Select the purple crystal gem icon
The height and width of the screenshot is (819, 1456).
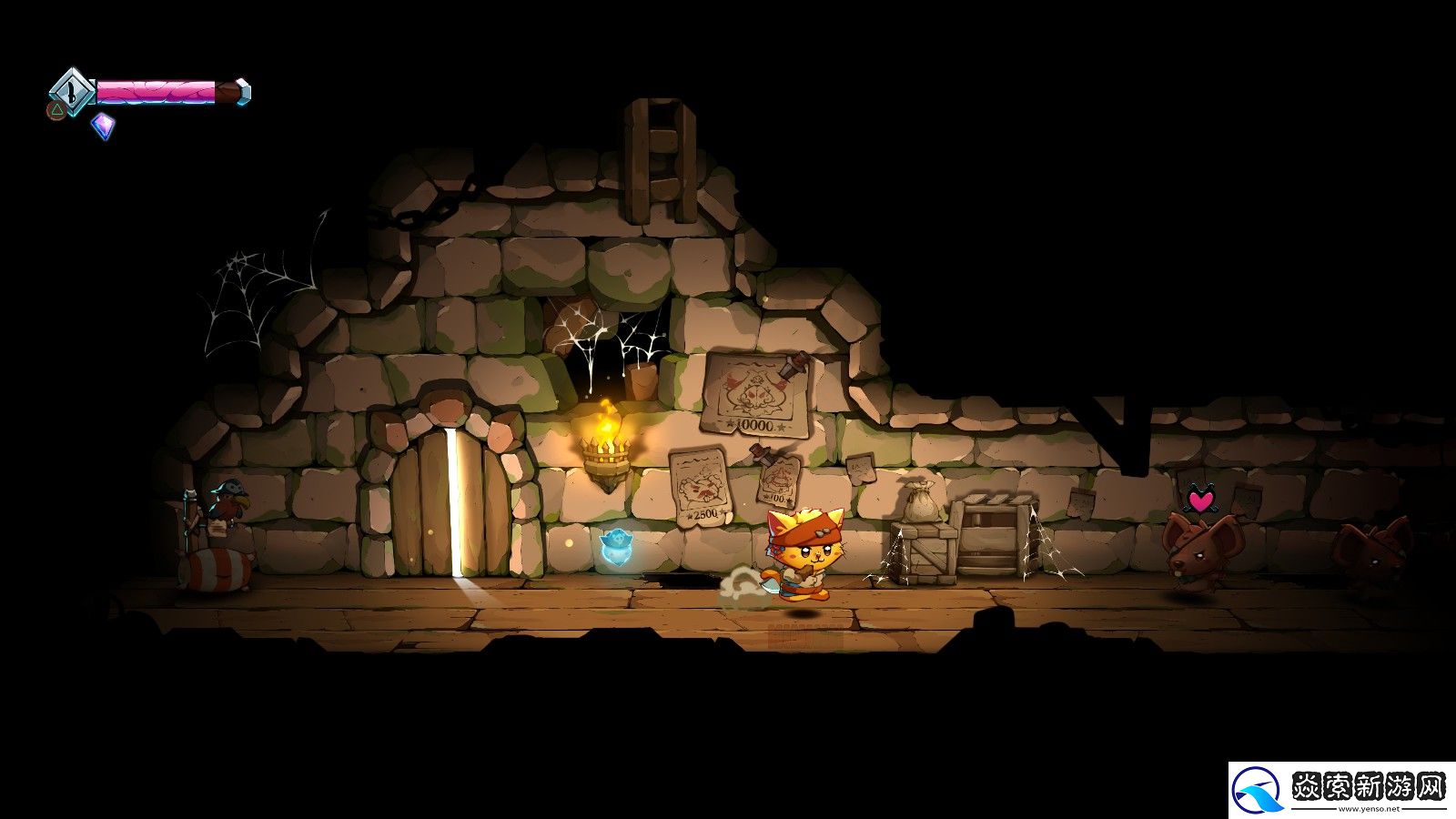104,126
